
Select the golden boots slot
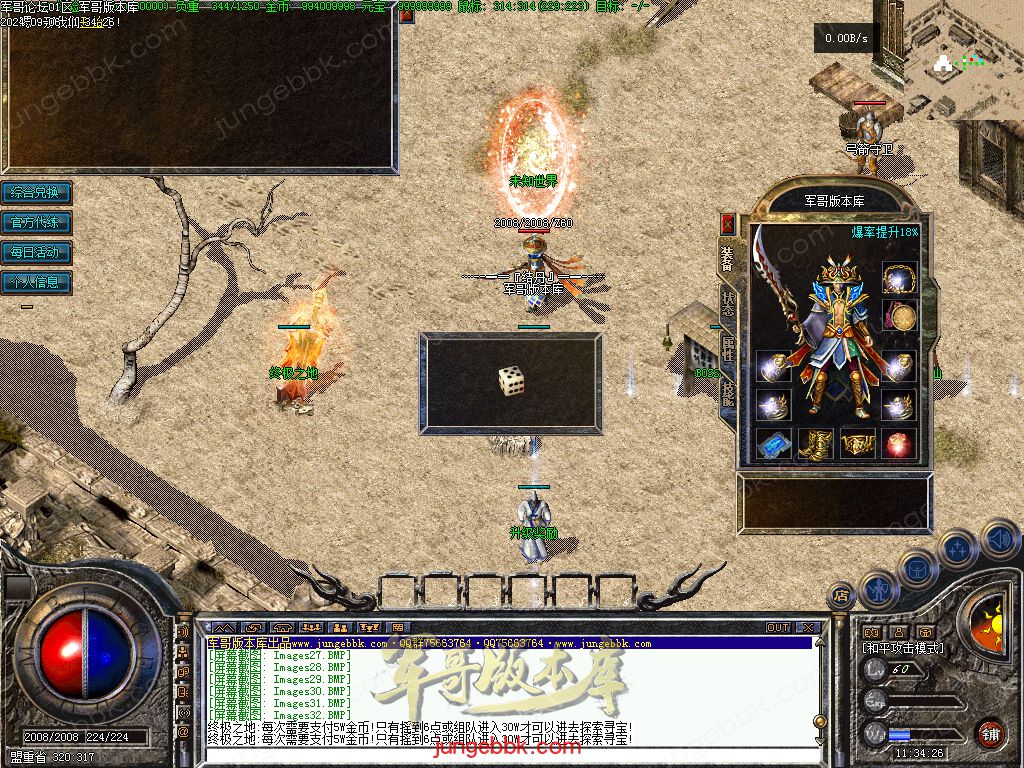[815, 443]
